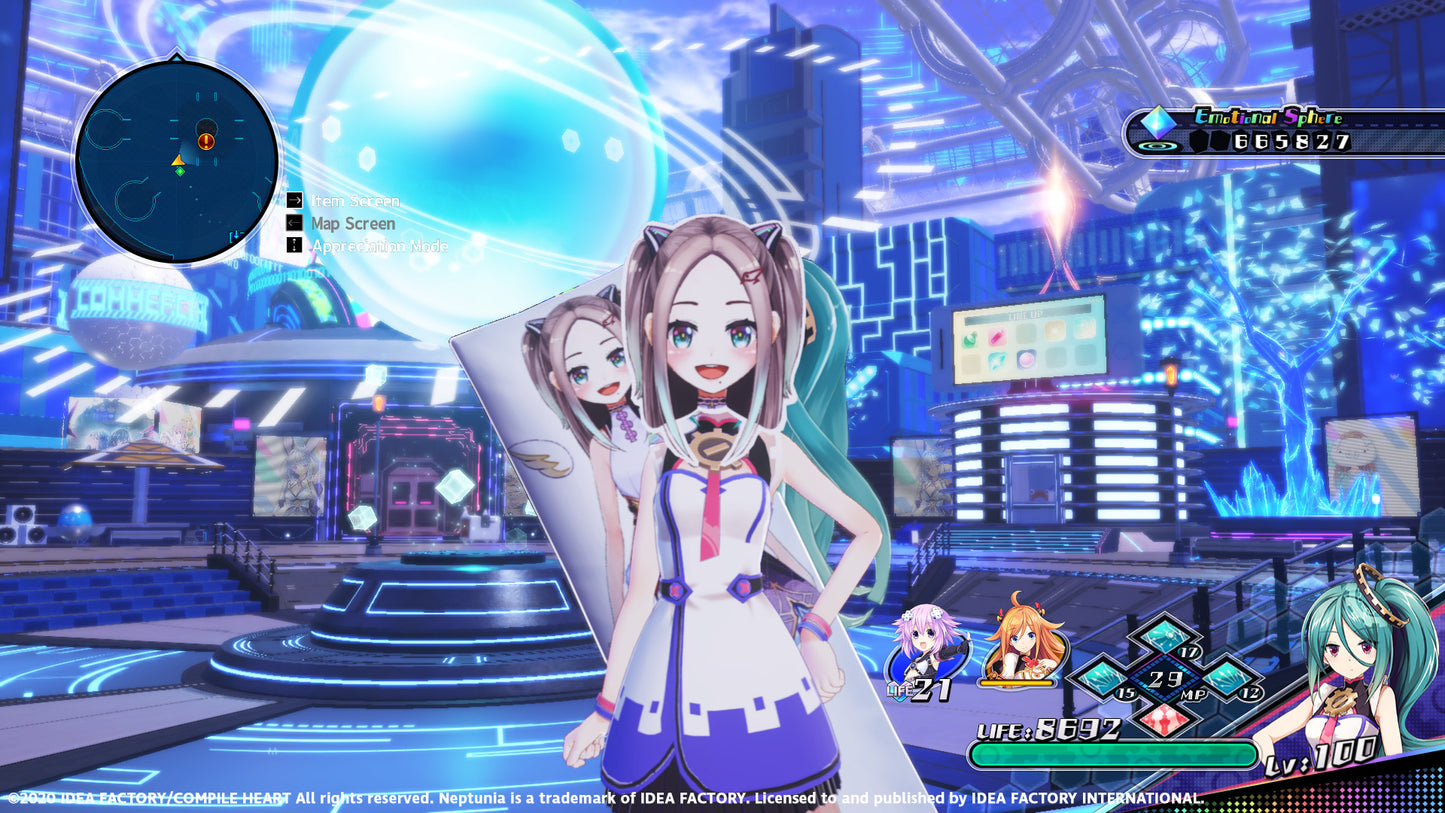1445x813 pixels.
Task: Toggle the orange warning marker on the minimap
Action: (x=206, y=141)
